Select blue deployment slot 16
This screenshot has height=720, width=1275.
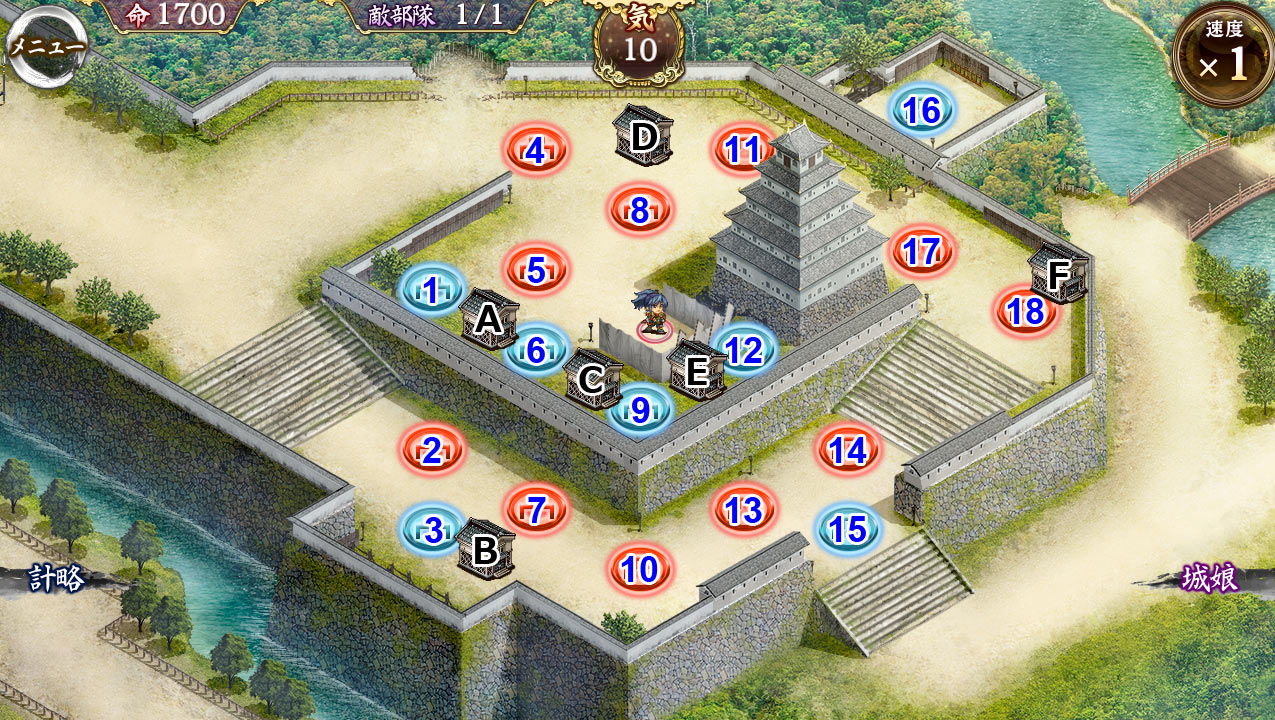[x=921, y=111]
